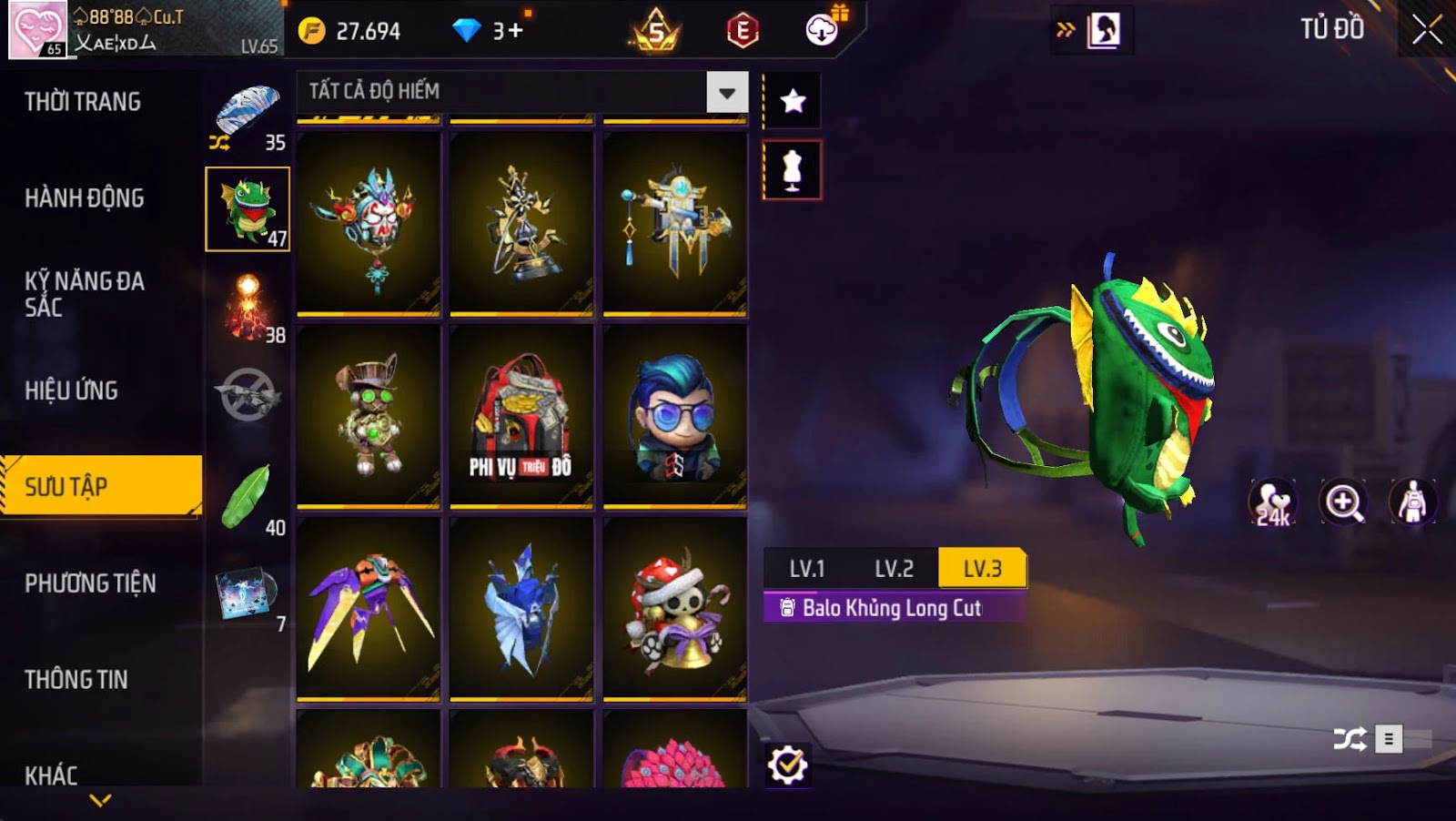
Task: Open the Thời Trang category
Action: (x=83, y=102)
